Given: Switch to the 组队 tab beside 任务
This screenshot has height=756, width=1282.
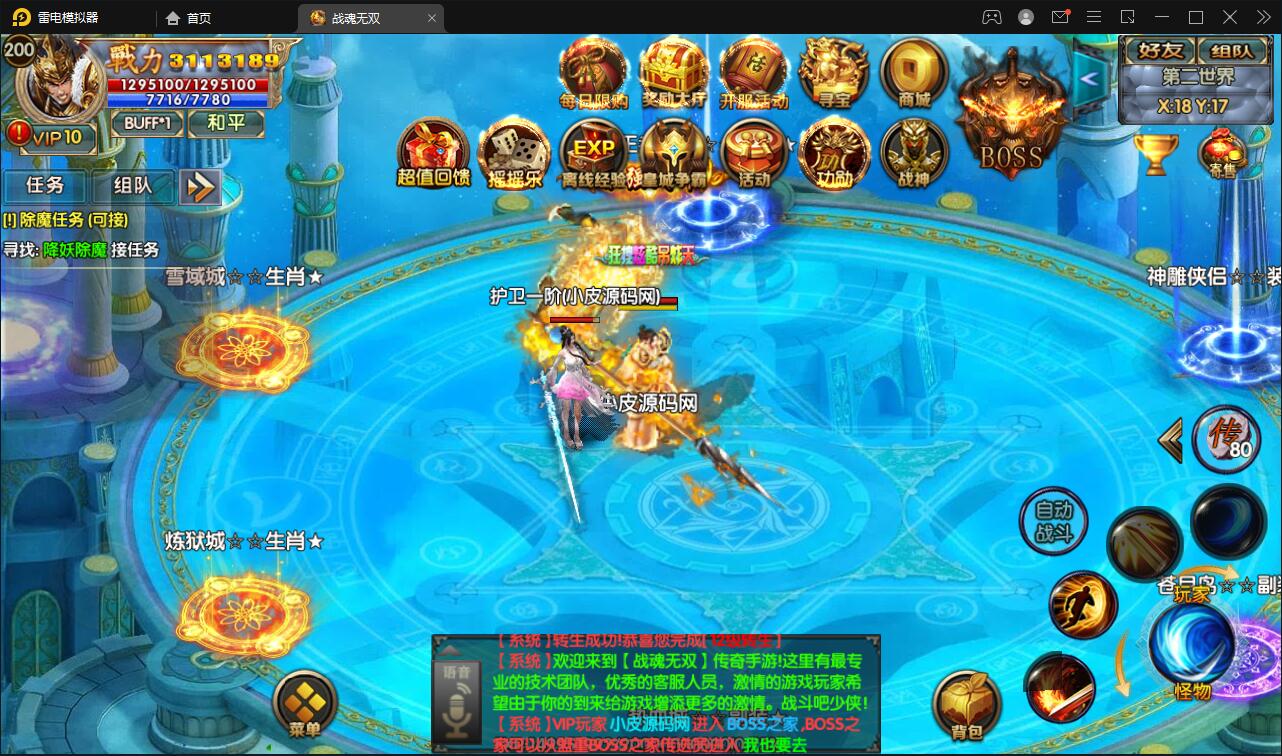Looking at the screenshot, I should (x=133, y=185).
